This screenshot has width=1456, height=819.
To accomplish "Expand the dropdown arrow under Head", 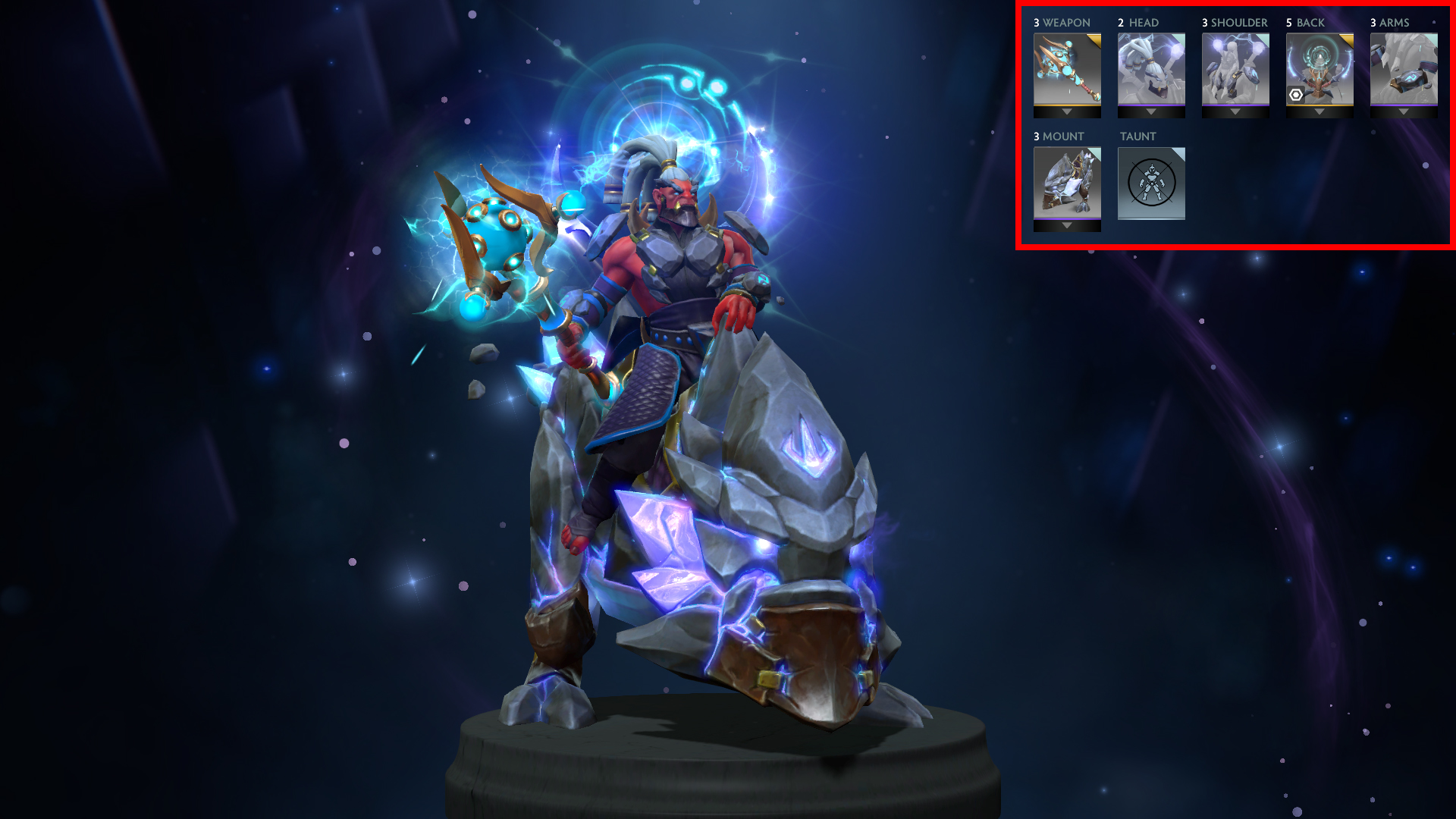I will pos(1150,112).
